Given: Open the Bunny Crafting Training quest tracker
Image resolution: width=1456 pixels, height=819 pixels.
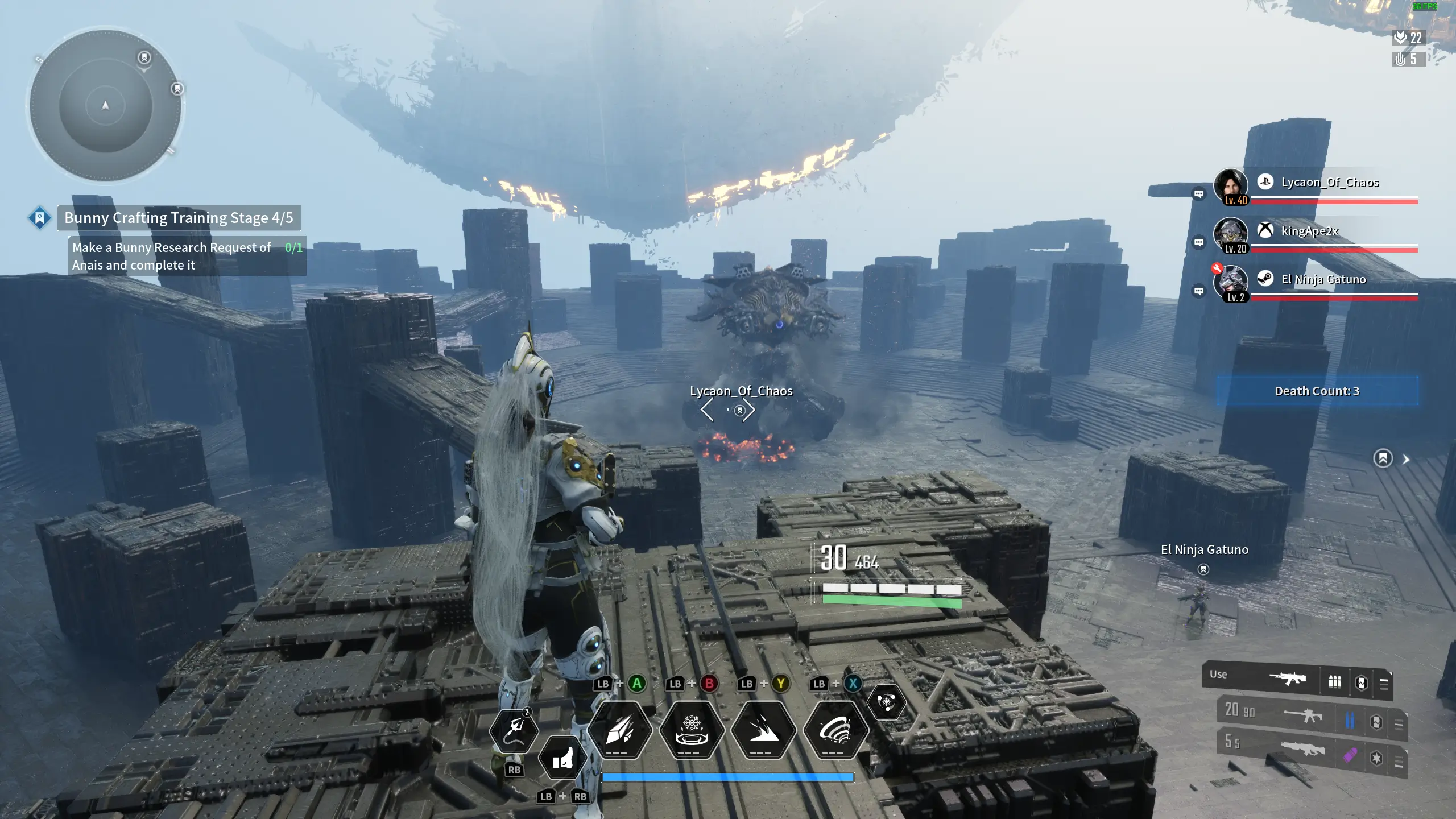Looking at the screenshot, I should click(x=178, y=218).
